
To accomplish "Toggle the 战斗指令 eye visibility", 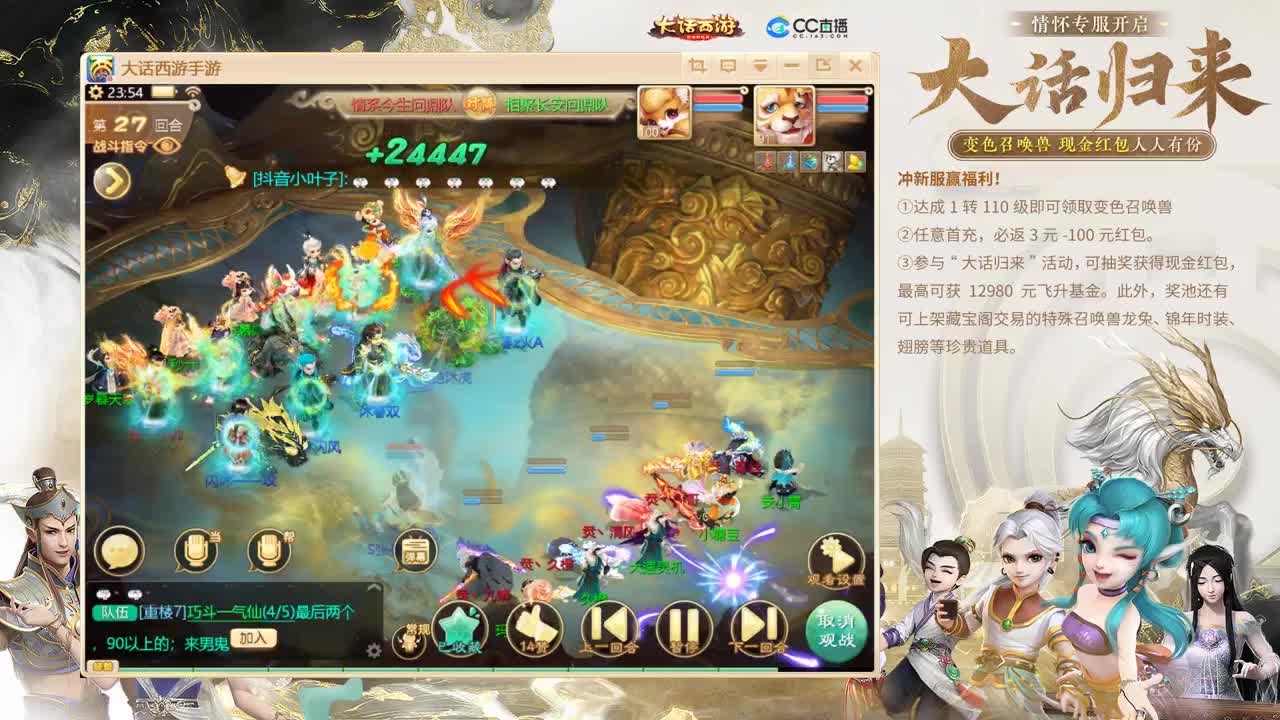I will [165, 145].
